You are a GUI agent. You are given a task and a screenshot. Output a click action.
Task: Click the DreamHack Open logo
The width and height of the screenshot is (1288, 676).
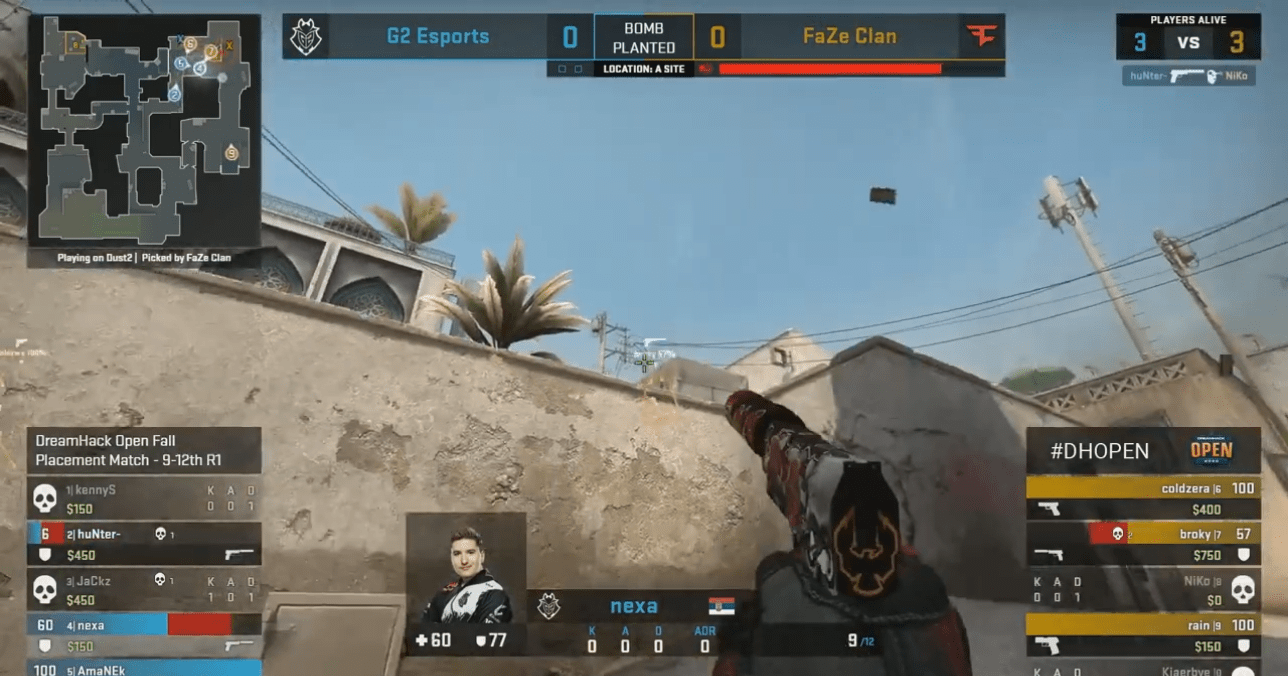click(x=1210, y=451)
